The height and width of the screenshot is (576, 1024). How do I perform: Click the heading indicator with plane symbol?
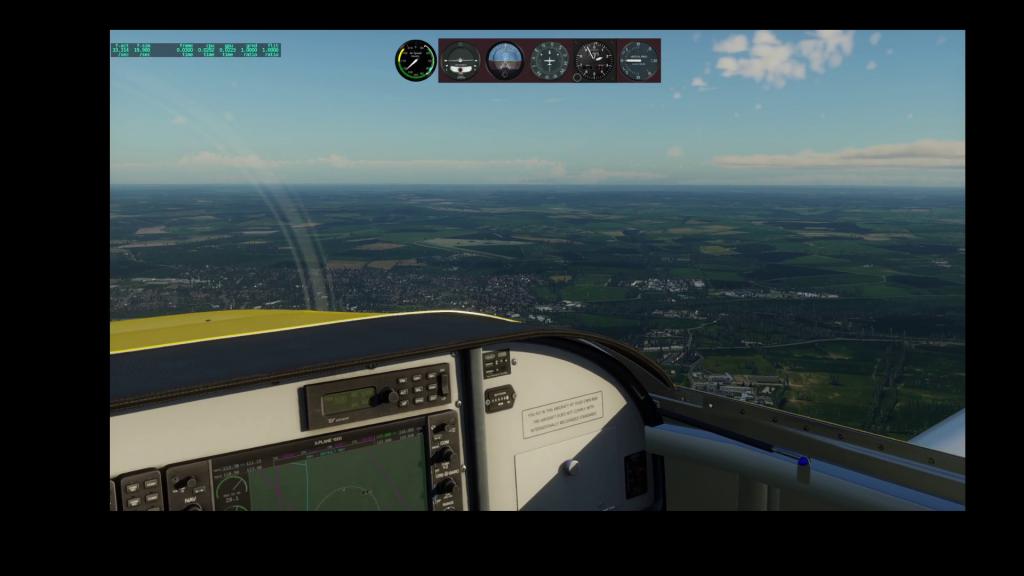pos(549,60)
